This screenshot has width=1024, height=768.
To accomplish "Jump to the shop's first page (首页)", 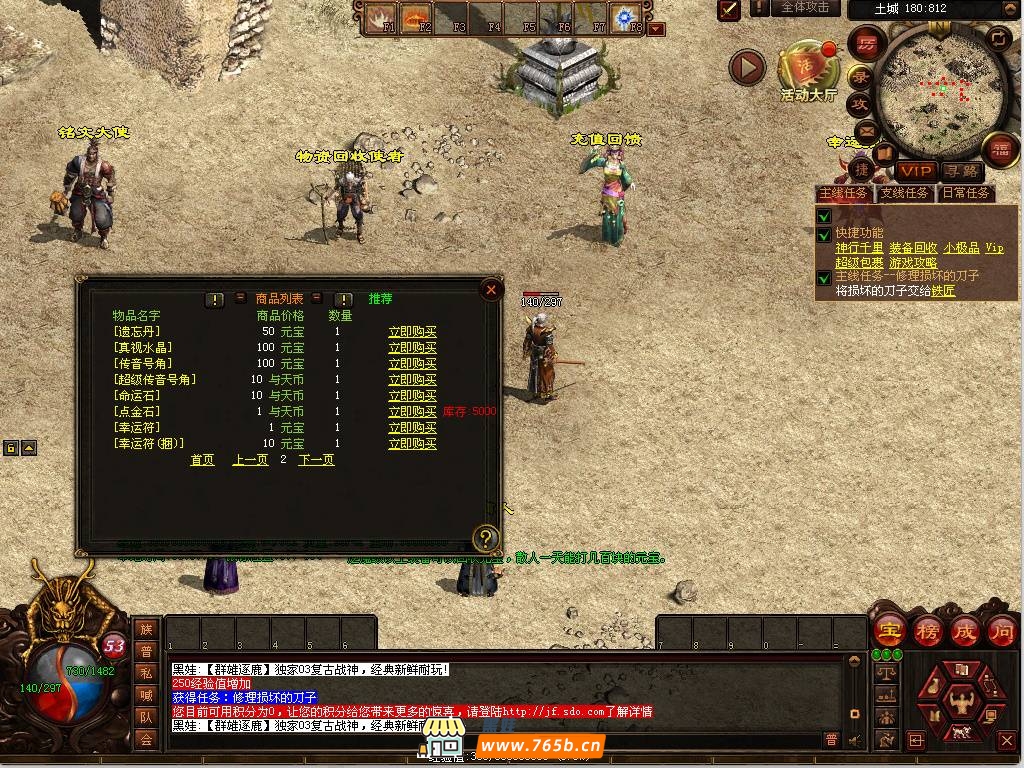I will pos(202,460).
